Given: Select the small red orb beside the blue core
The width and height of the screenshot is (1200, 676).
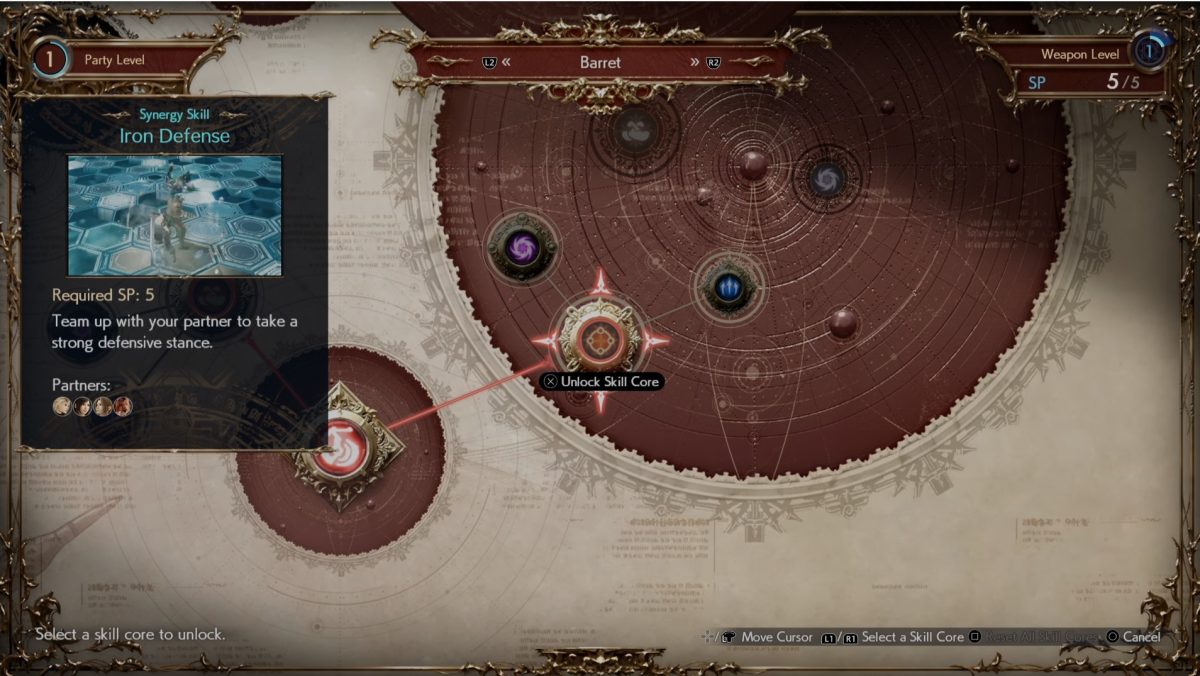Looking at the screenshot, I should click(842, 322).
